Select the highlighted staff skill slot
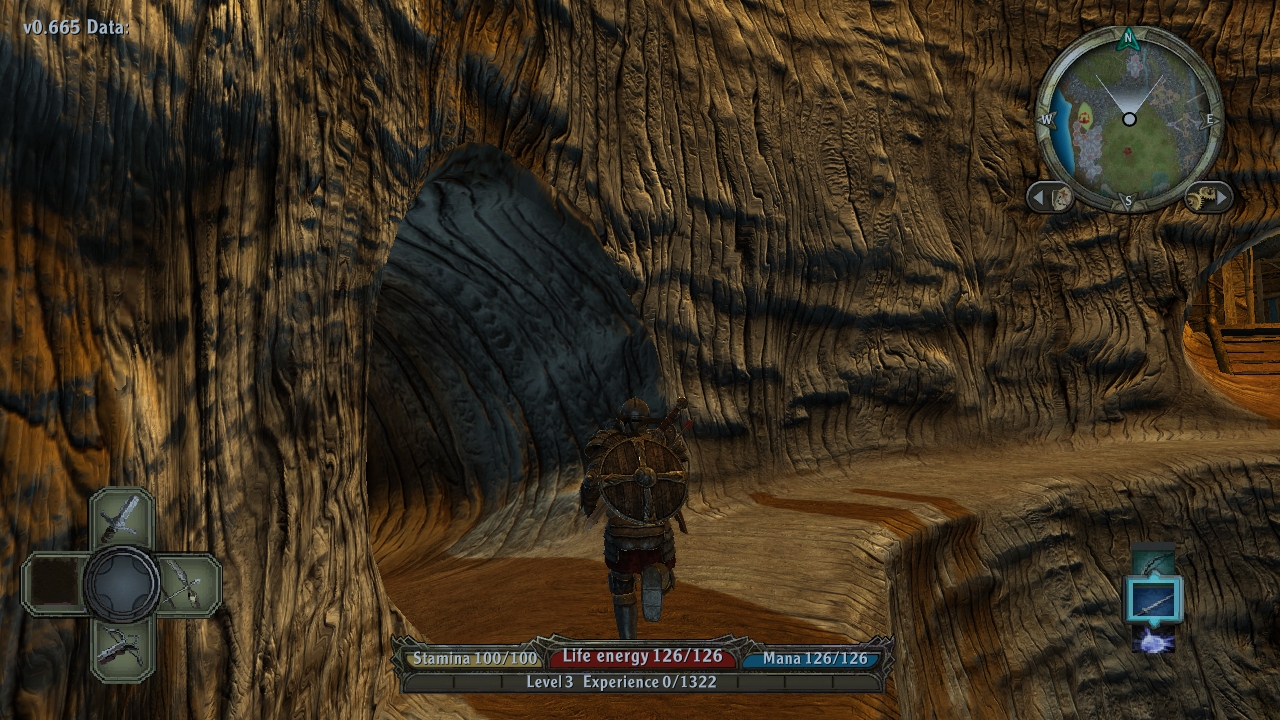 pyautogui.click(x=1154, y=601)
